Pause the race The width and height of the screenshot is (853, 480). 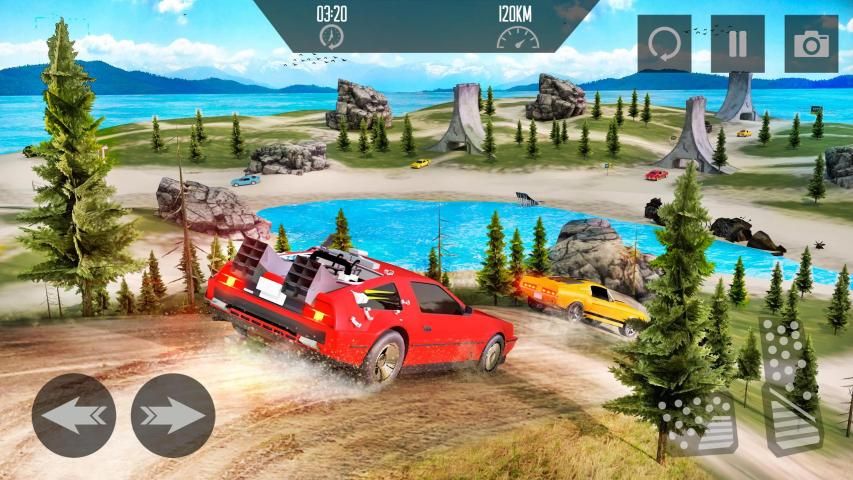[737, 44]
